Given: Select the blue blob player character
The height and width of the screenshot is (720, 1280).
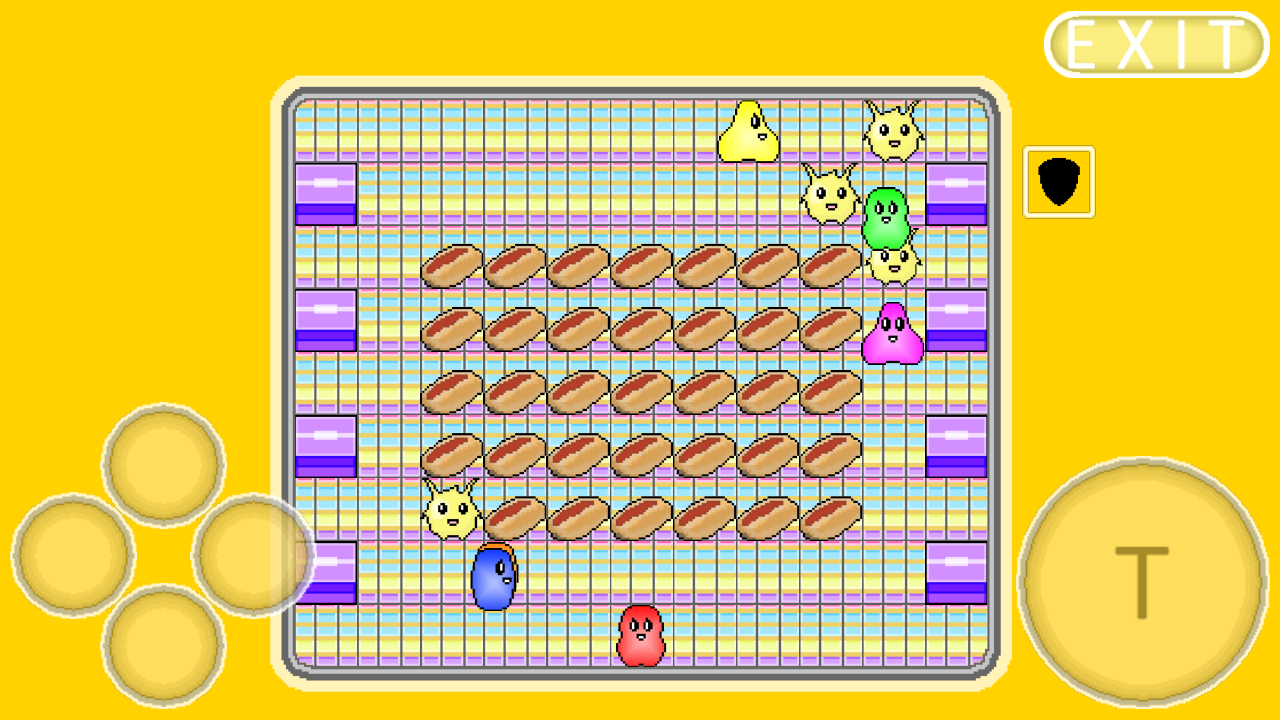Looking at the screenshot, I should click(x=492, y=578).
